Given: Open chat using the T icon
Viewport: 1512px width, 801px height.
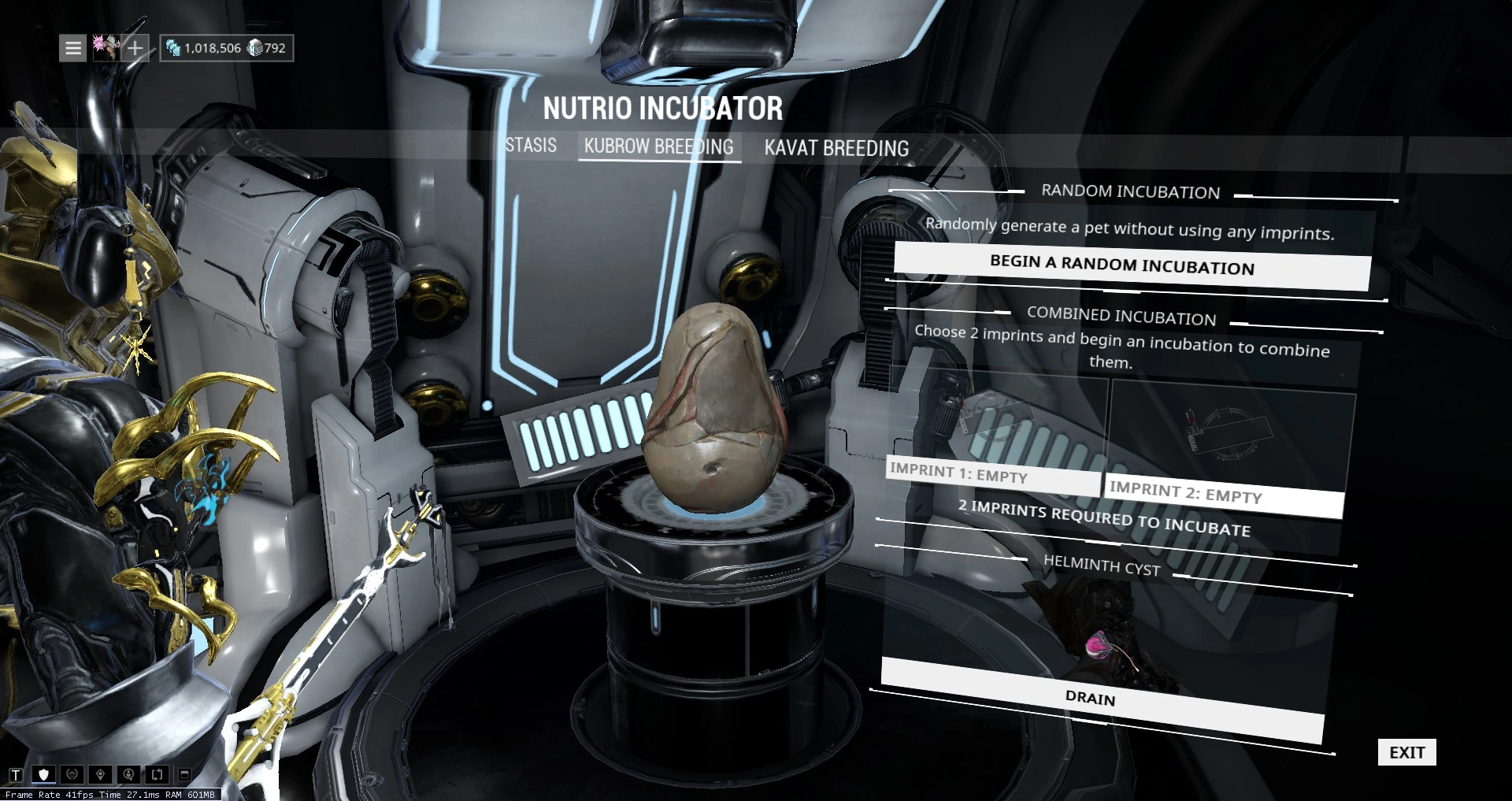Looking at the screenshot, I should pos(16,775).
